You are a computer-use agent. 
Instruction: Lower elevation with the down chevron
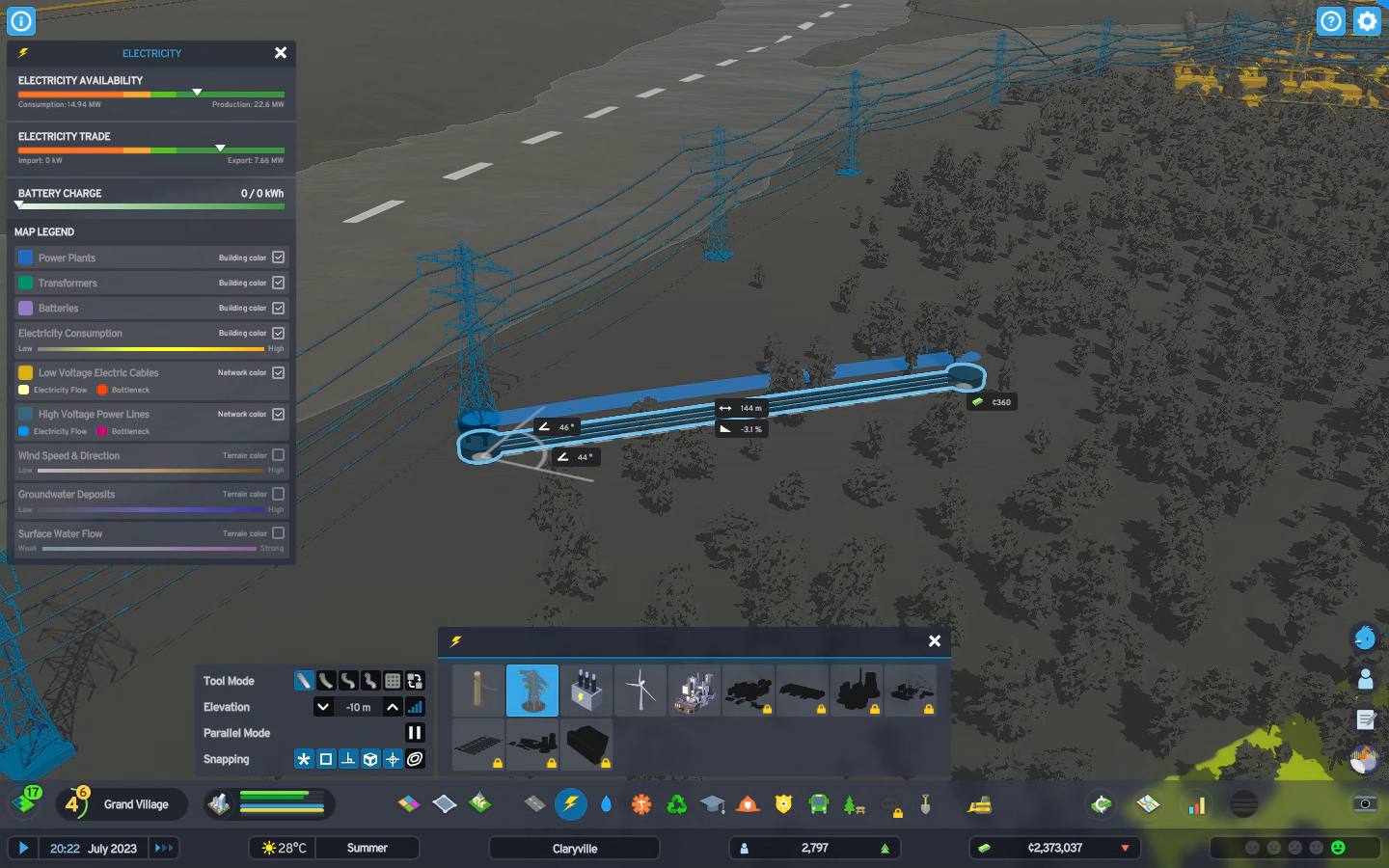point(323,707)
